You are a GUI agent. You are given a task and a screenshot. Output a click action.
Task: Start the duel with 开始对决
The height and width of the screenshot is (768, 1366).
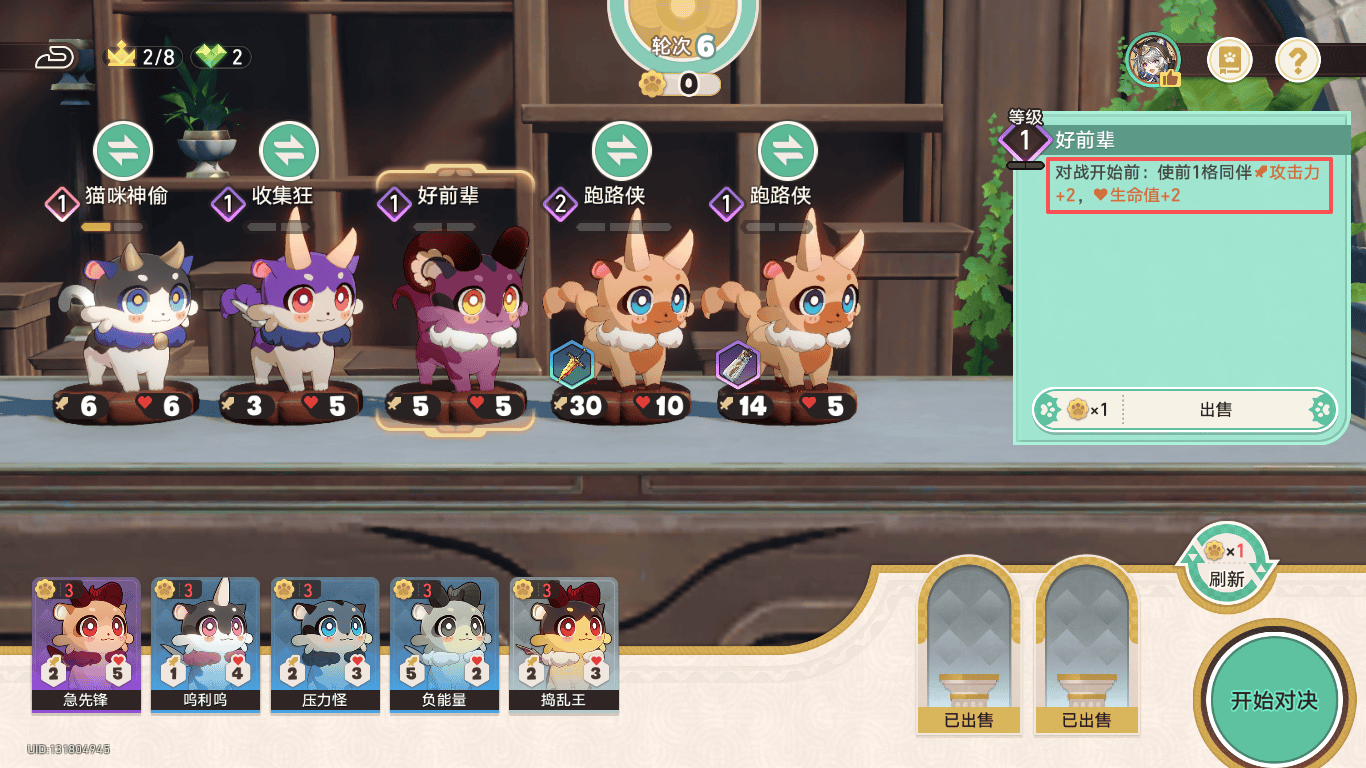(1273, 700)
